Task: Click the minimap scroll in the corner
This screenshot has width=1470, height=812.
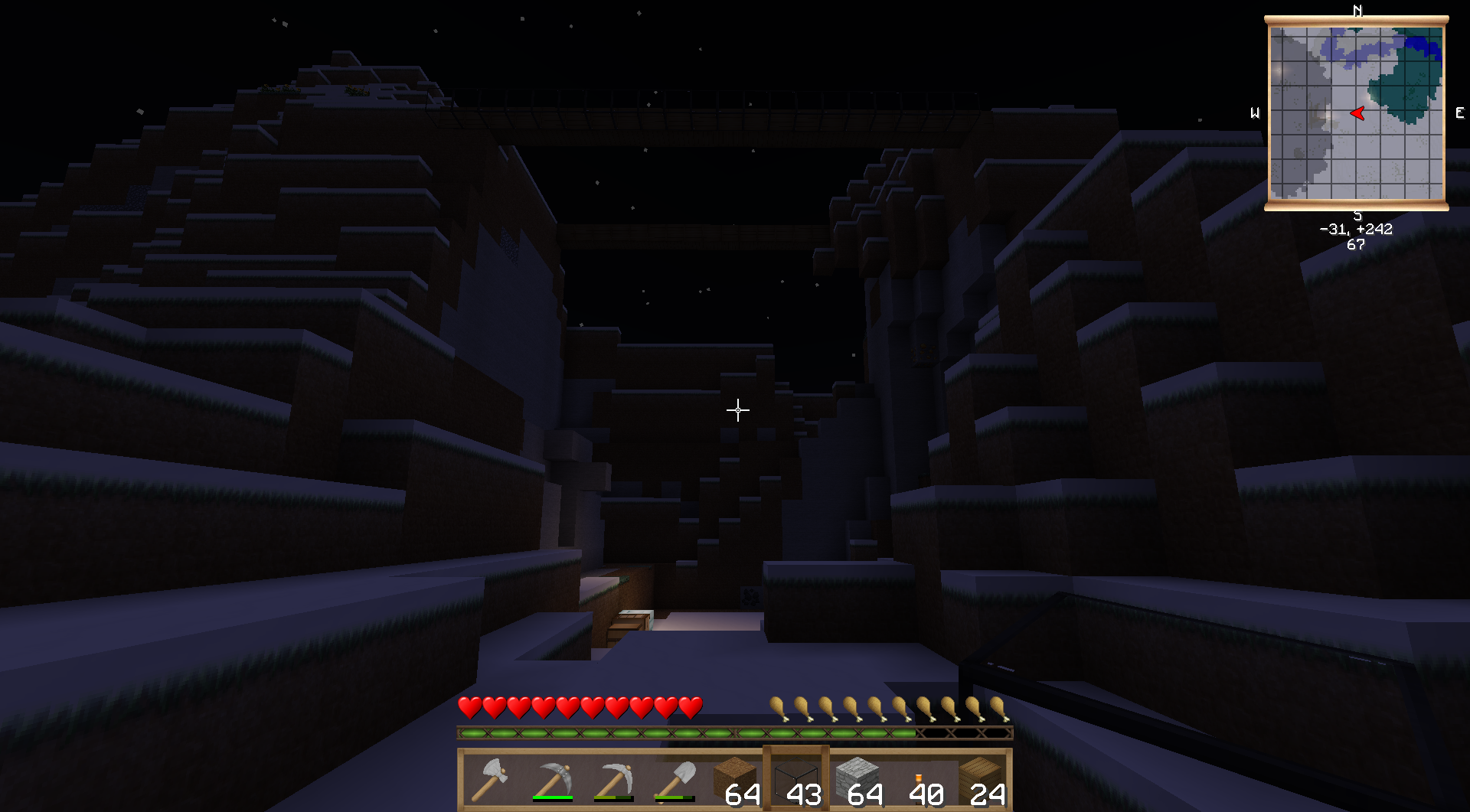Action: pos(1356,113)
